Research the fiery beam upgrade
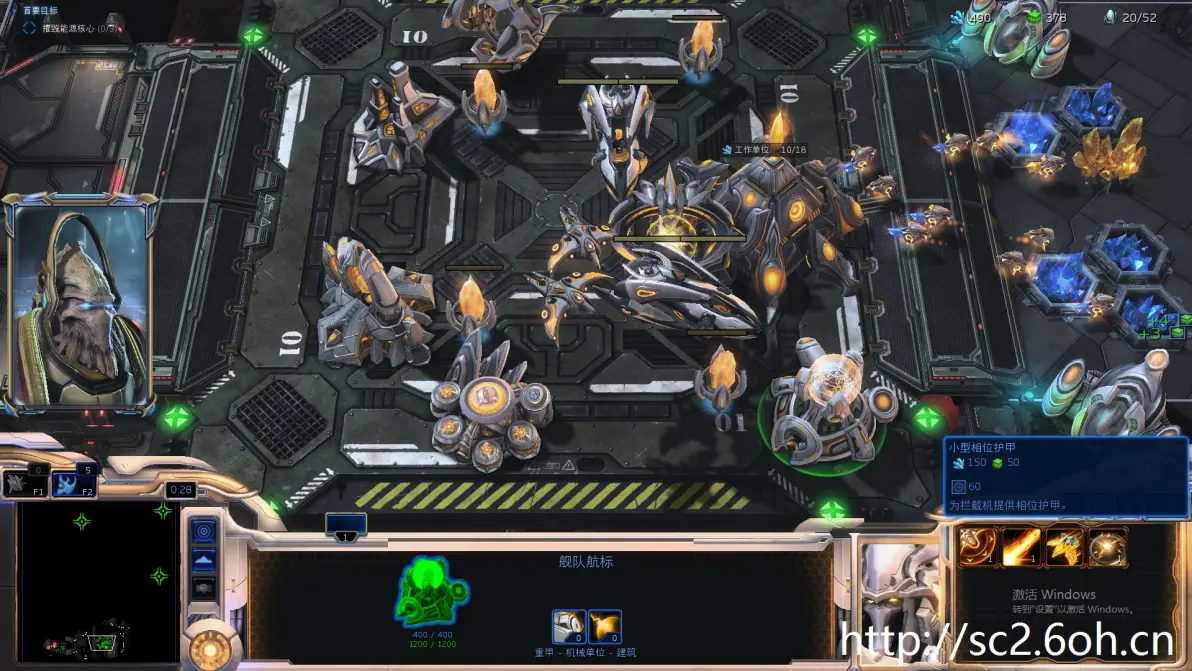This screenshot has height=671, width=1192. pos(1021,547)
